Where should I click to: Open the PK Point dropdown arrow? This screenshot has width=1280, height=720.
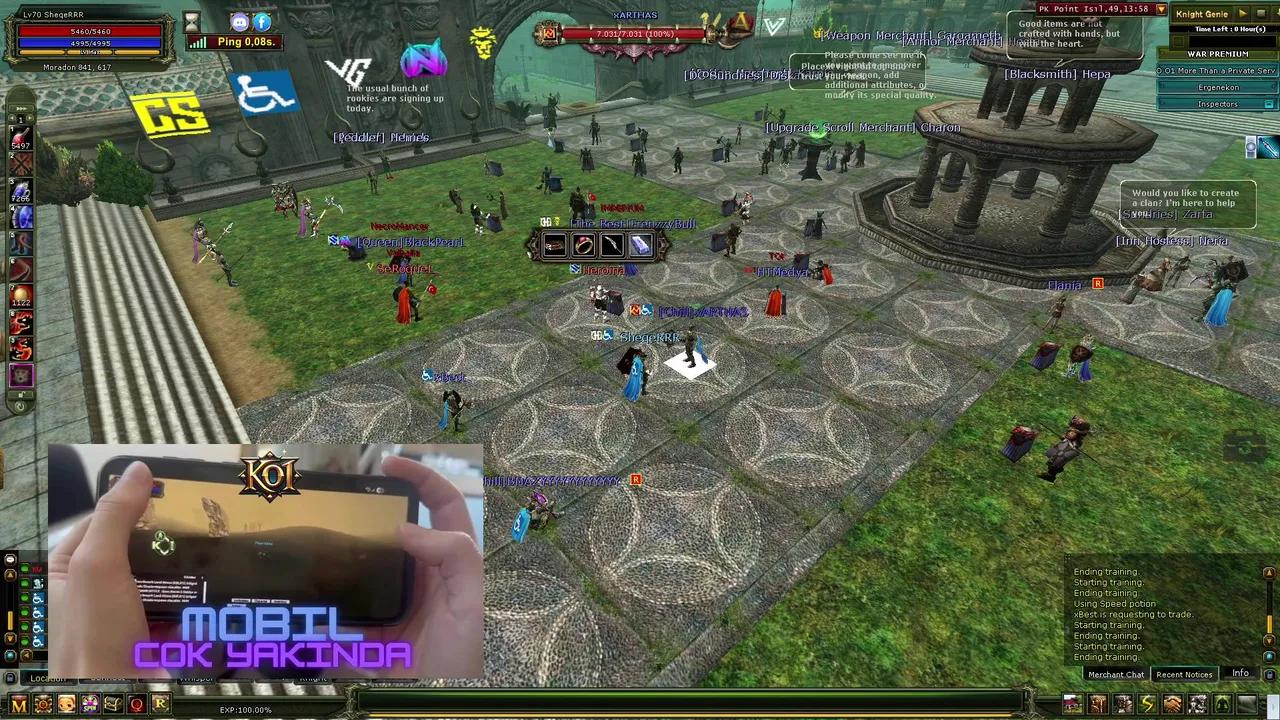coord(1160,9)
